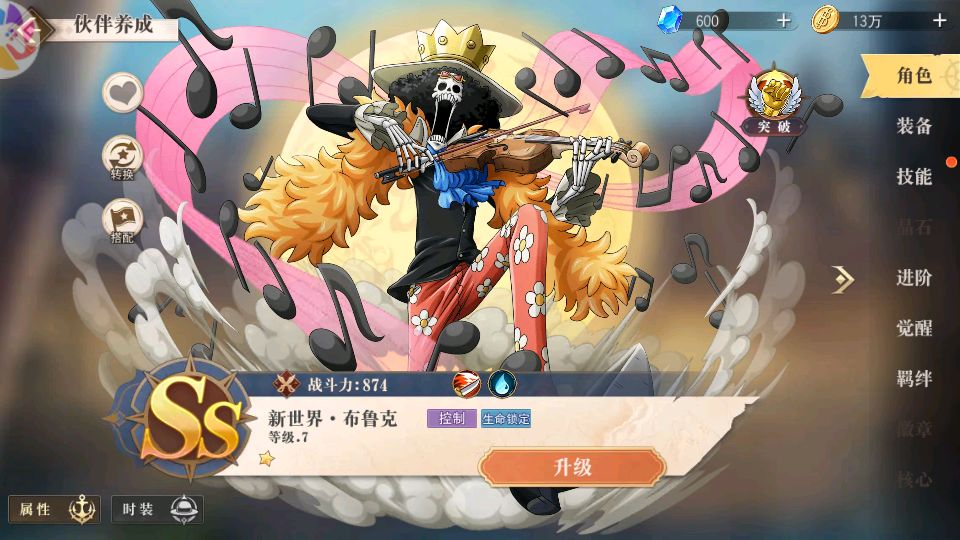Select the 技能 skills tab
Viewport: 960px width, 540px height.
(914, 177)
